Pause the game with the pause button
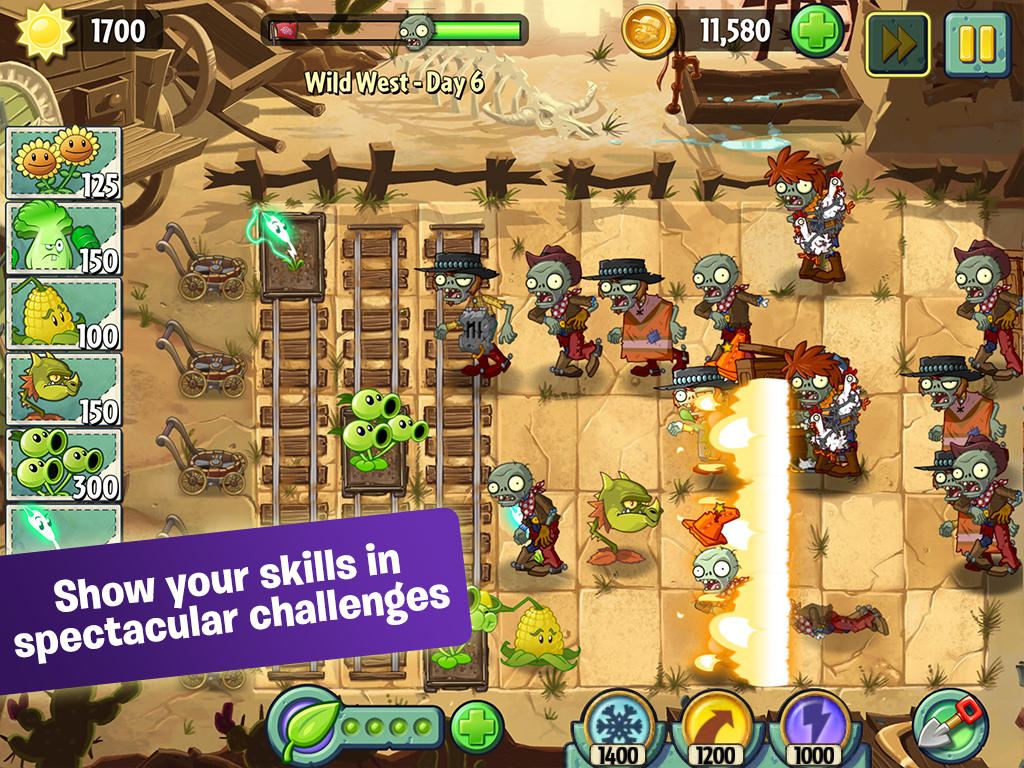 [x=976, y=44]
